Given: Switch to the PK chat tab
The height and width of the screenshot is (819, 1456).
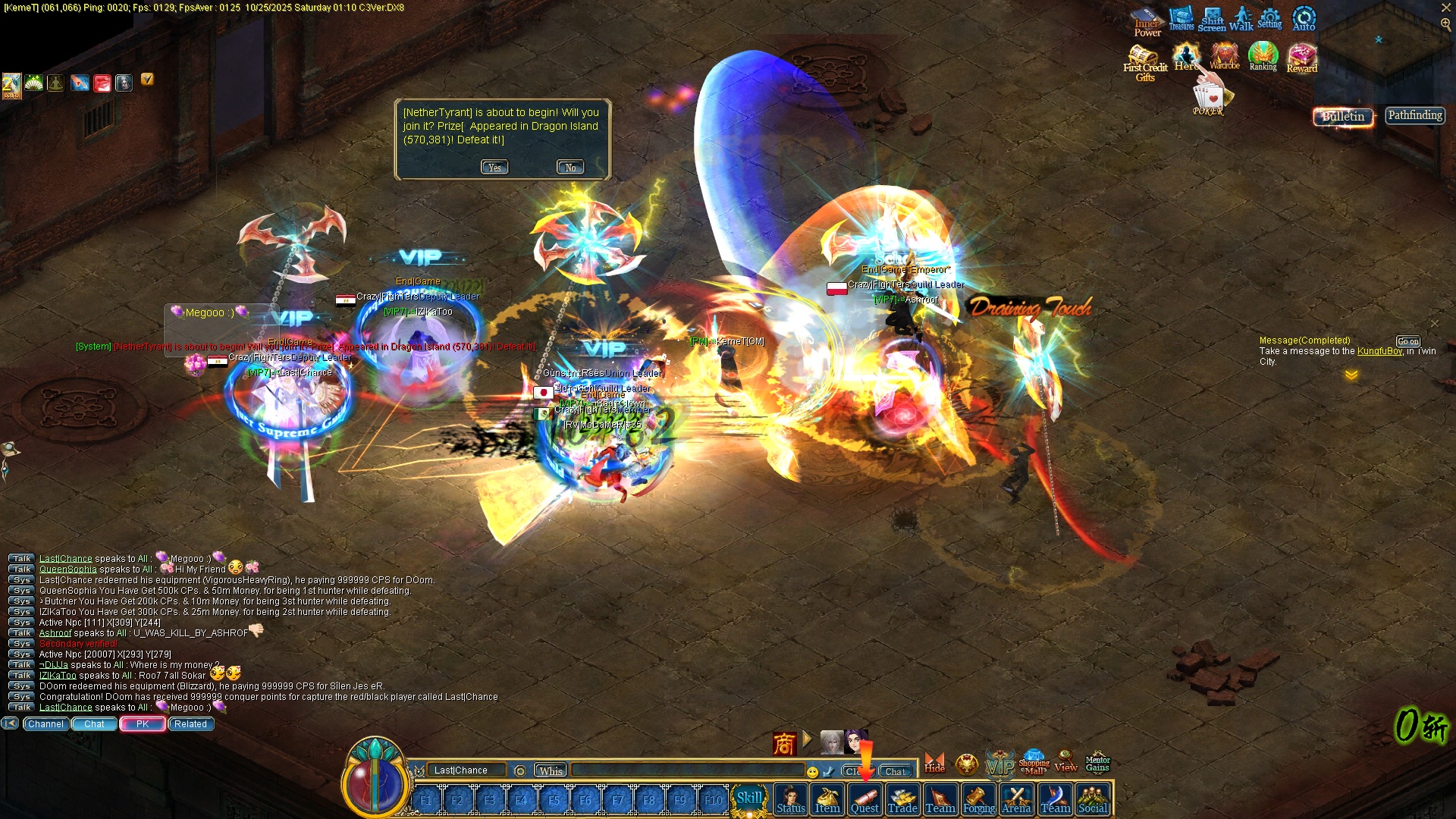Looking at the screenshot, I should point(143,724).
